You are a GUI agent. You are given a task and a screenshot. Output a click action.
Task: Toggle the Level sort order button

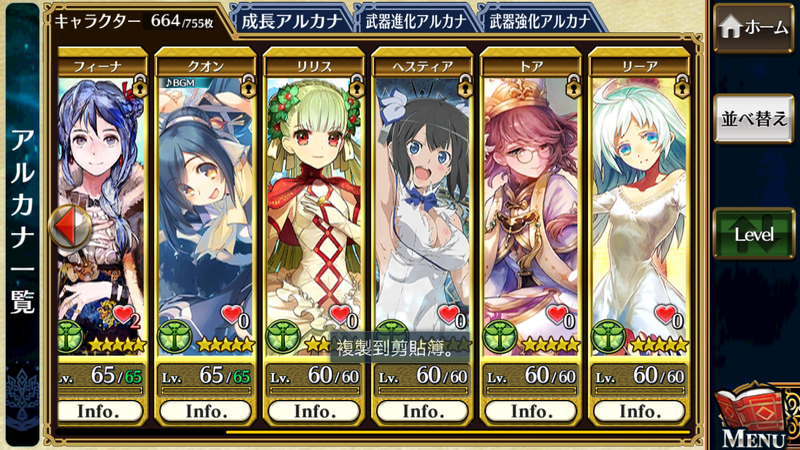coord(754,234)
